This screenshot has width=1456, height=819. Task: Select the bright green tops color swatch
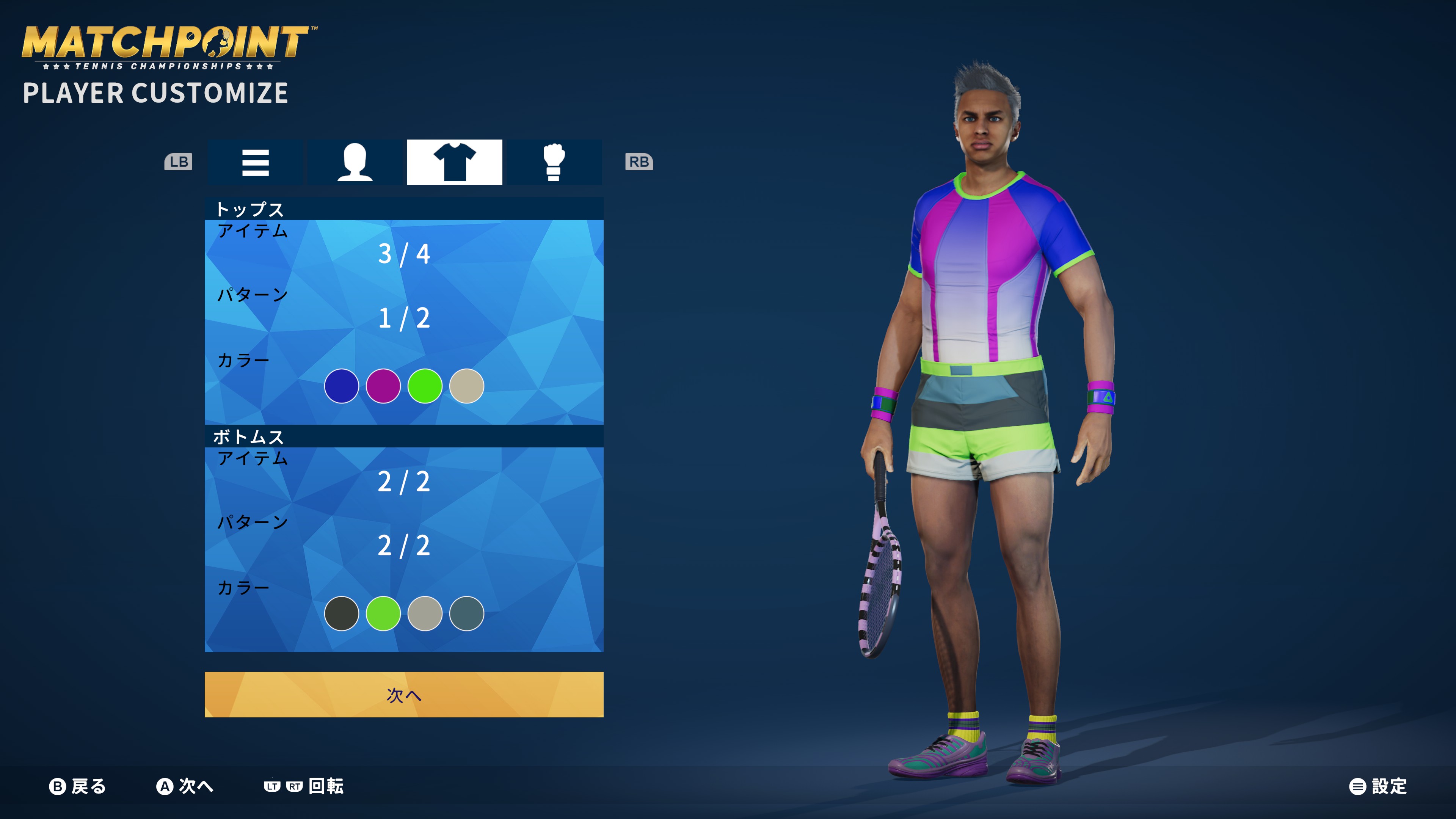425,386
